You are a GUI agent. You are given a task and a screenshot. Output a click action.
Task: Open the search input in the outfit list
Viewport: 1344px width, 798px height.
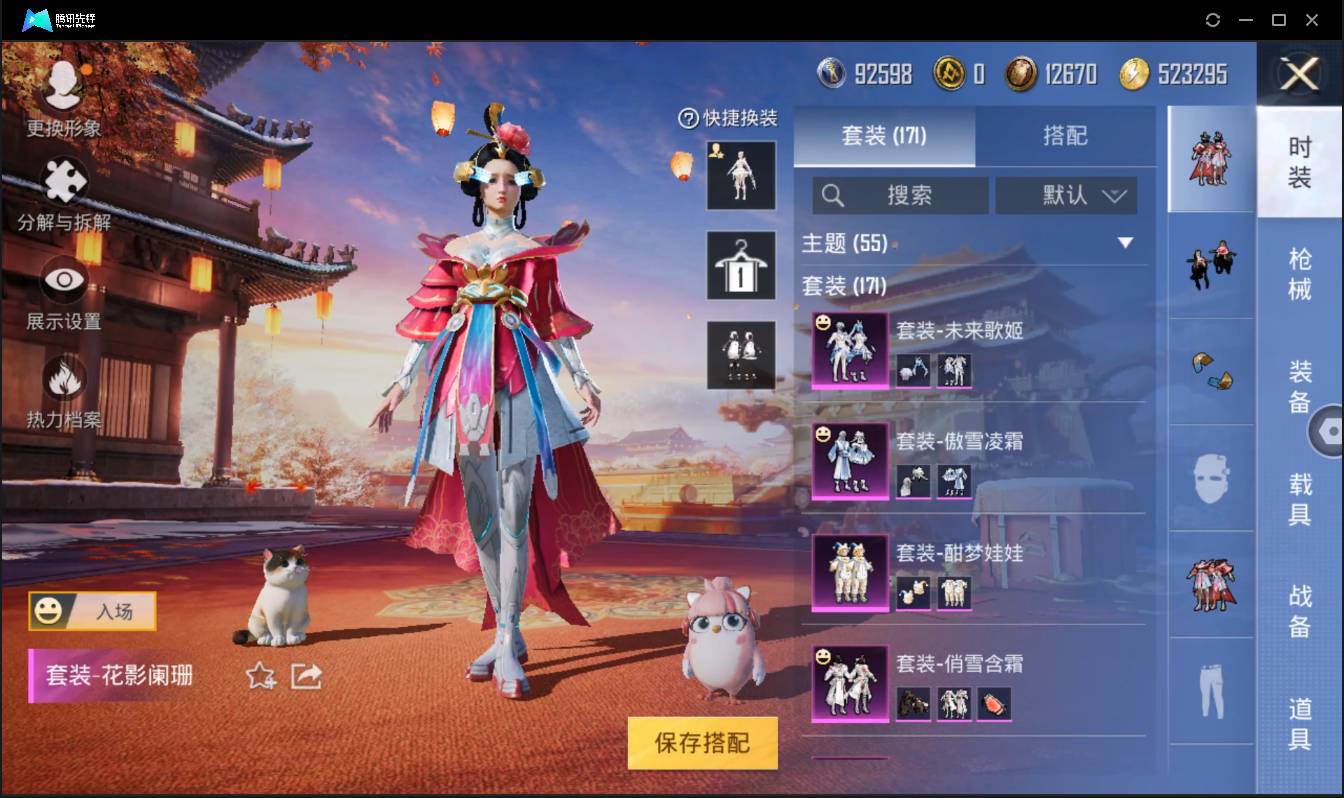[900, 195]
